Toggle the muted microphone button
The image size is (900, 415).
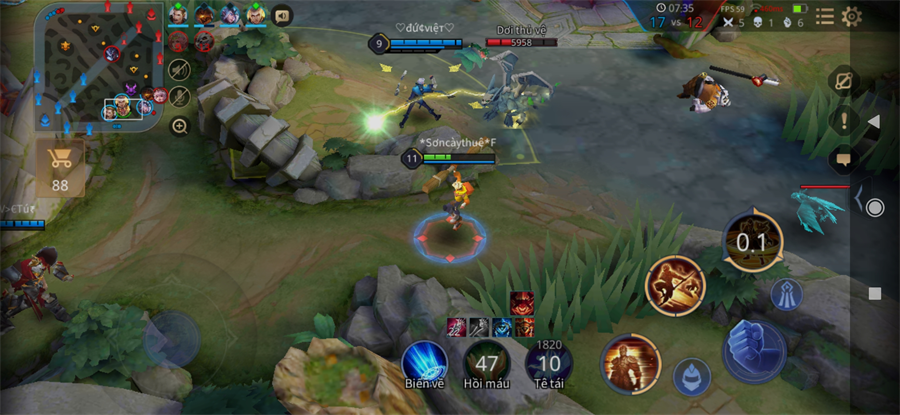[180, 97]
